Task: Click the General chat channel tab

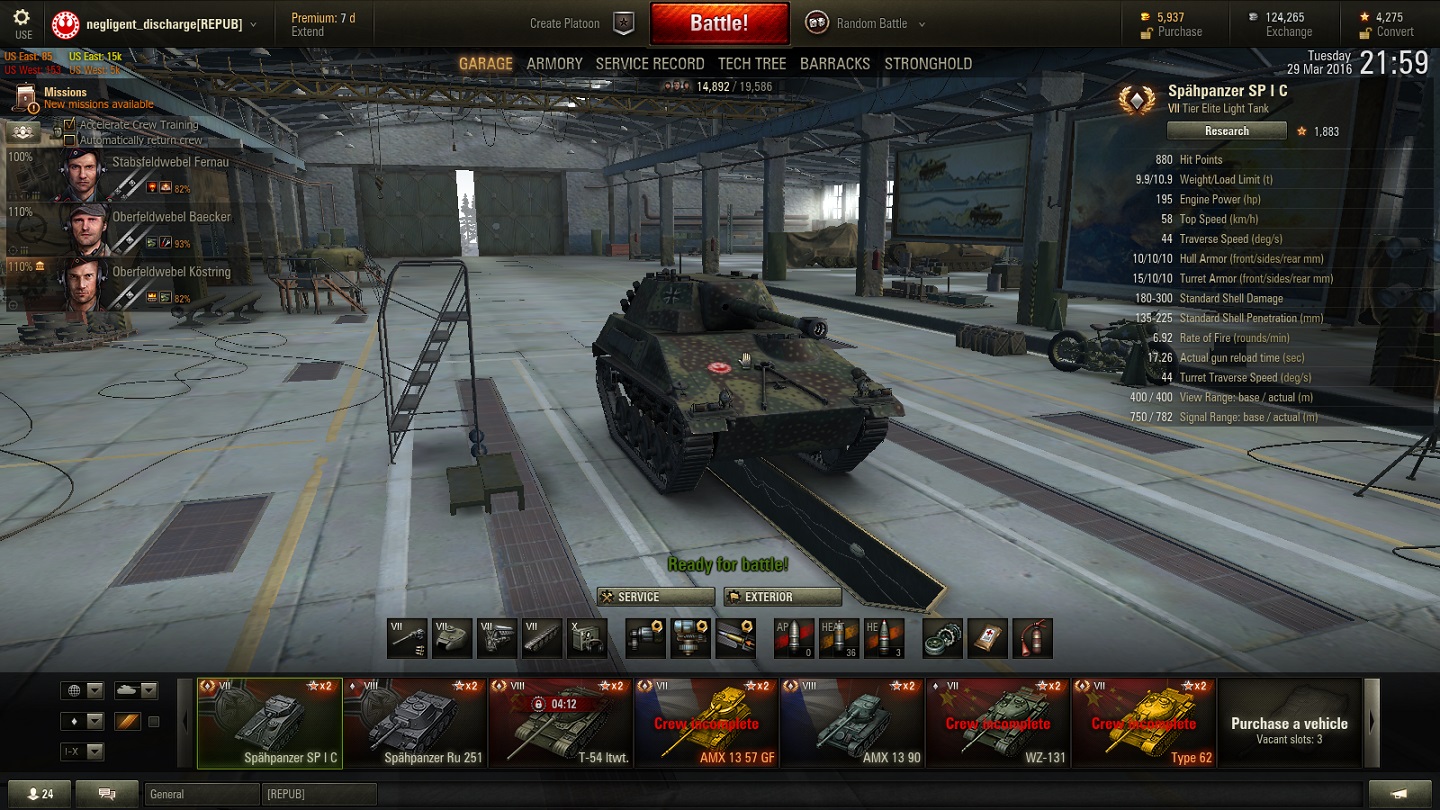Action: pyautogui.click(x=200, y=794)
